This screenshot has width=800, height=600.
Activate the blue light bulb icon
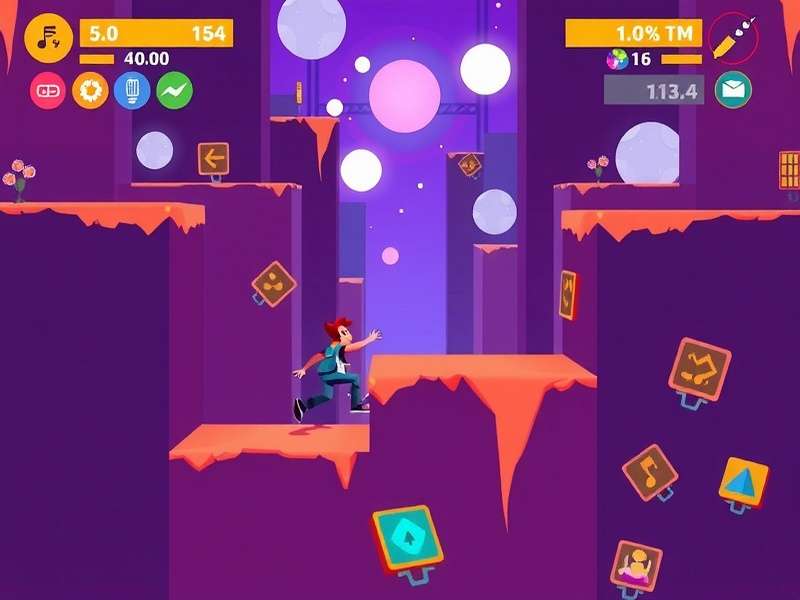point(132,91)
